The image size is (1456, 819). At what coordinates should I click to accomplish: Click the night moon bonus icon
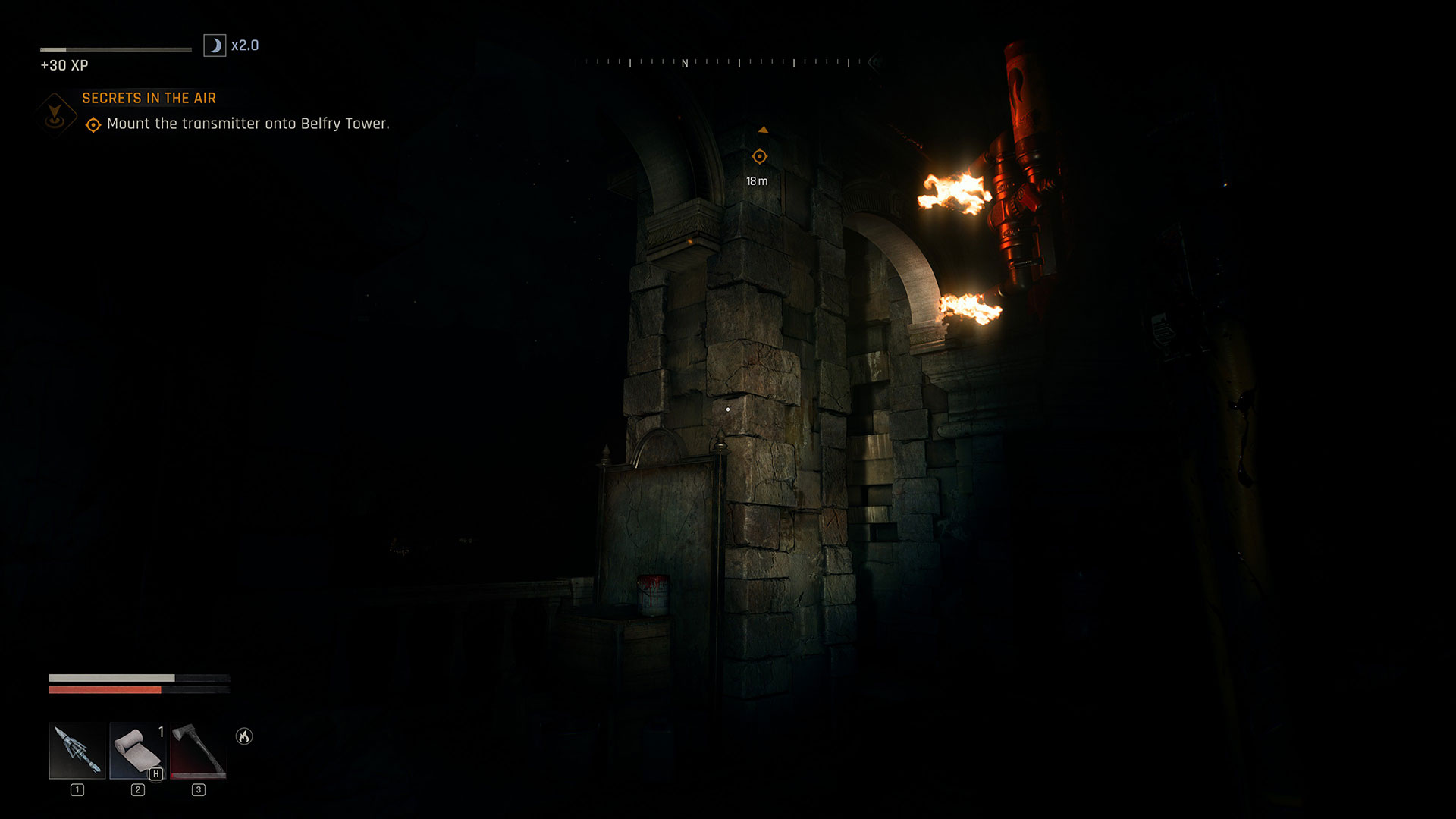coord(215,45)
